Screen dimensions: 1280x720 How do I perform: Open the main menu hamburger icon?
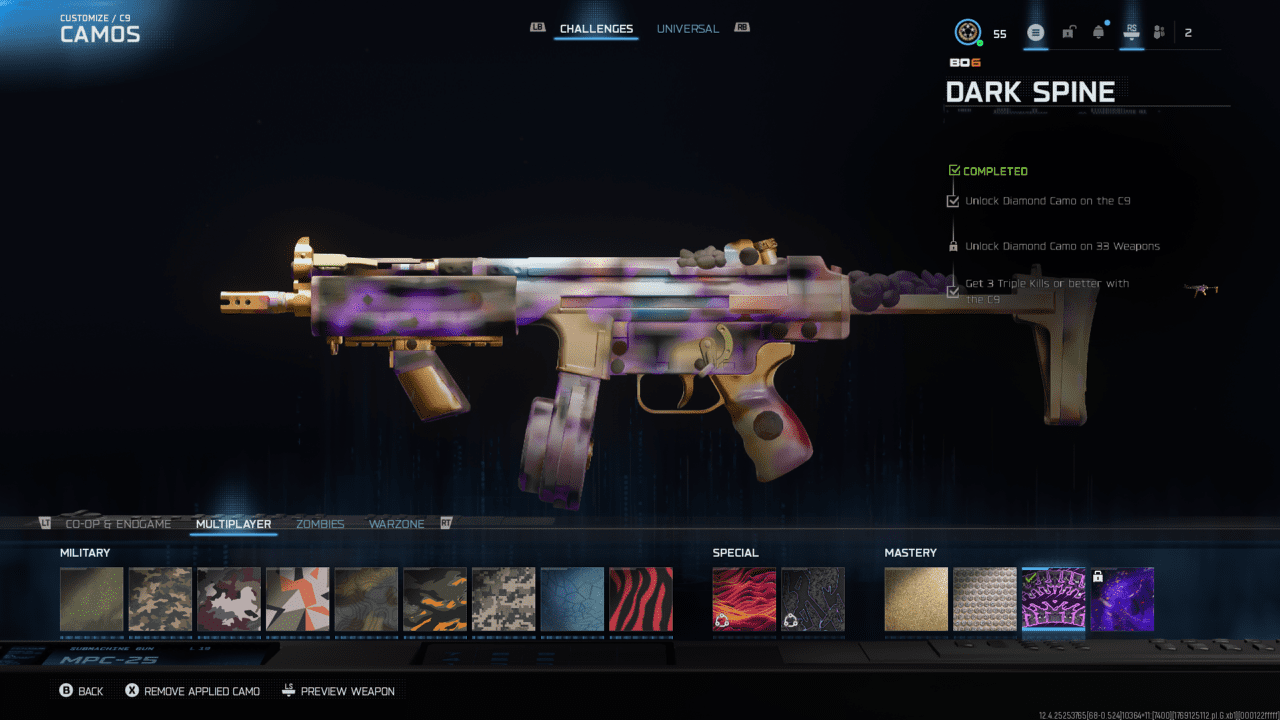pos(1036,33)
